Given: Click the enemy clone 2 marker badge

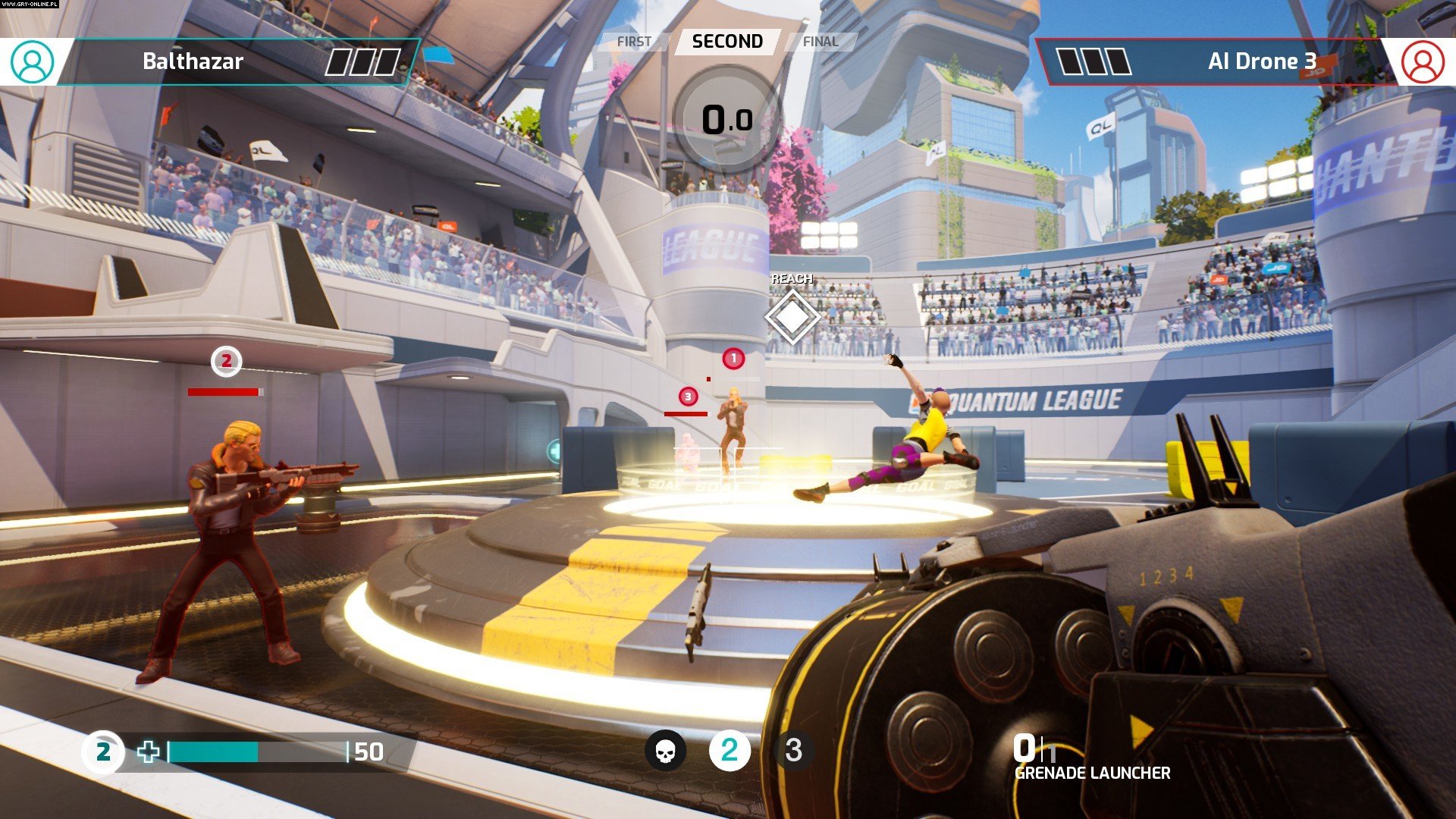Looking at the screenshot, I should click(226, 362).
